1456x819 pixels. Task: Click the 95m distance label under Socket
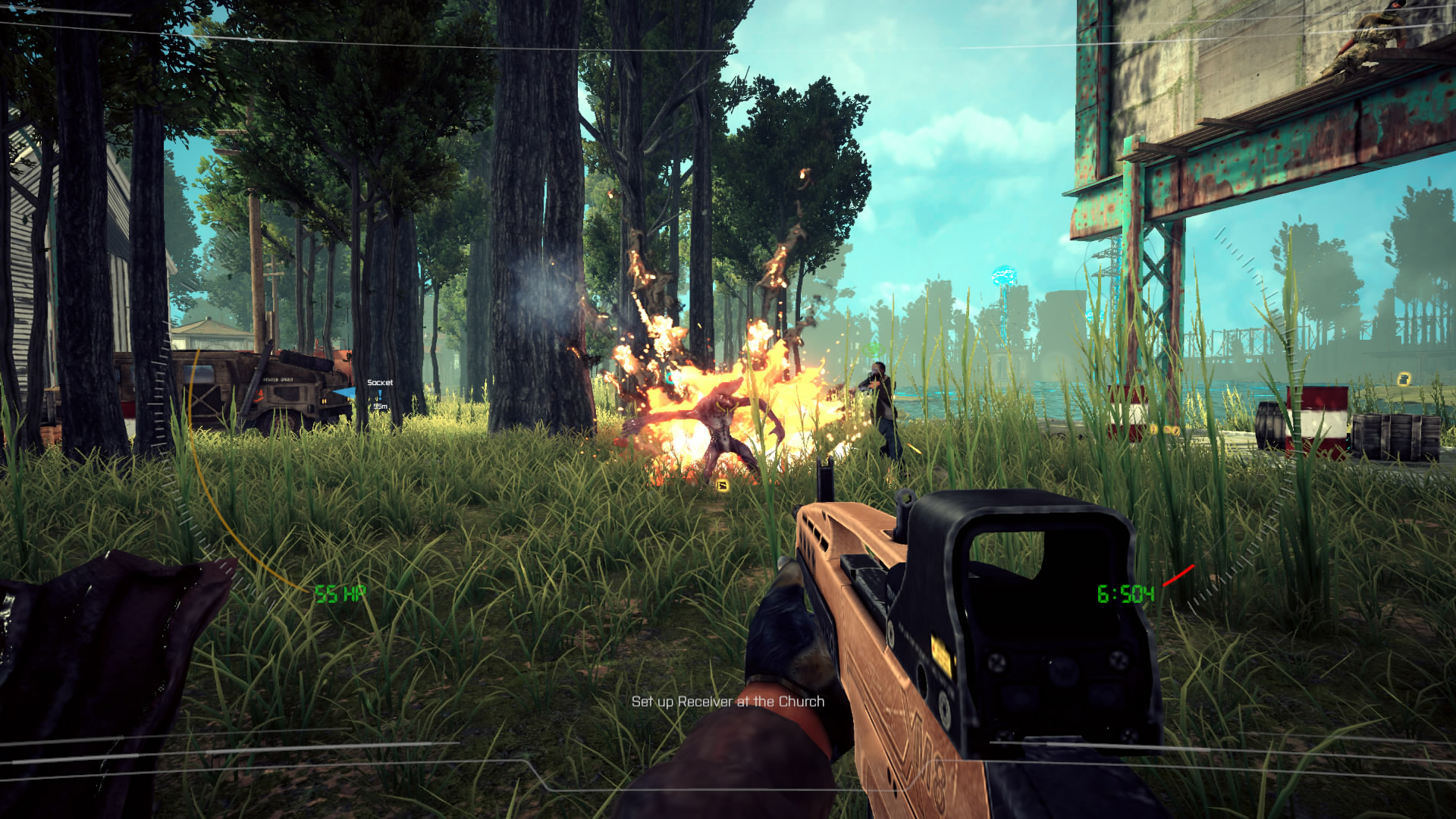coord(379,406)
